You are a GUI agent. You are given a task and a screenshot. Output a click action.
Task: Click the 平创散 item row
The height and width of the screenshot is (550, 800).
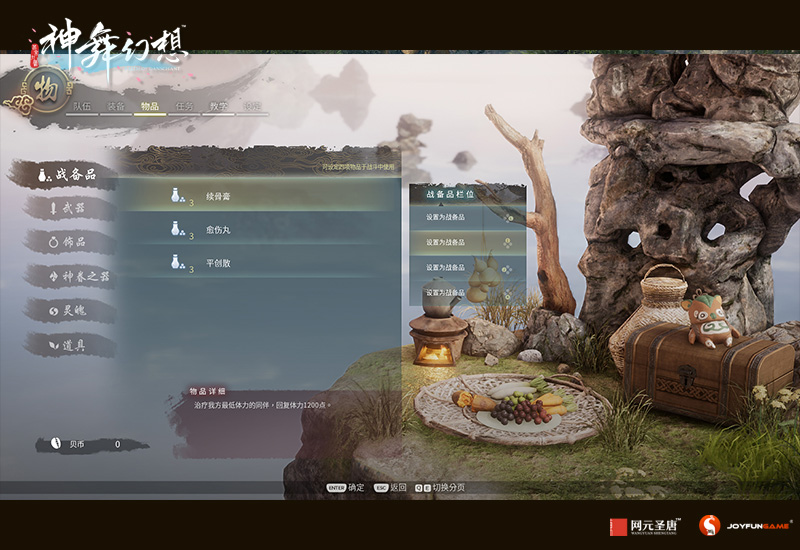pos(258,263)
